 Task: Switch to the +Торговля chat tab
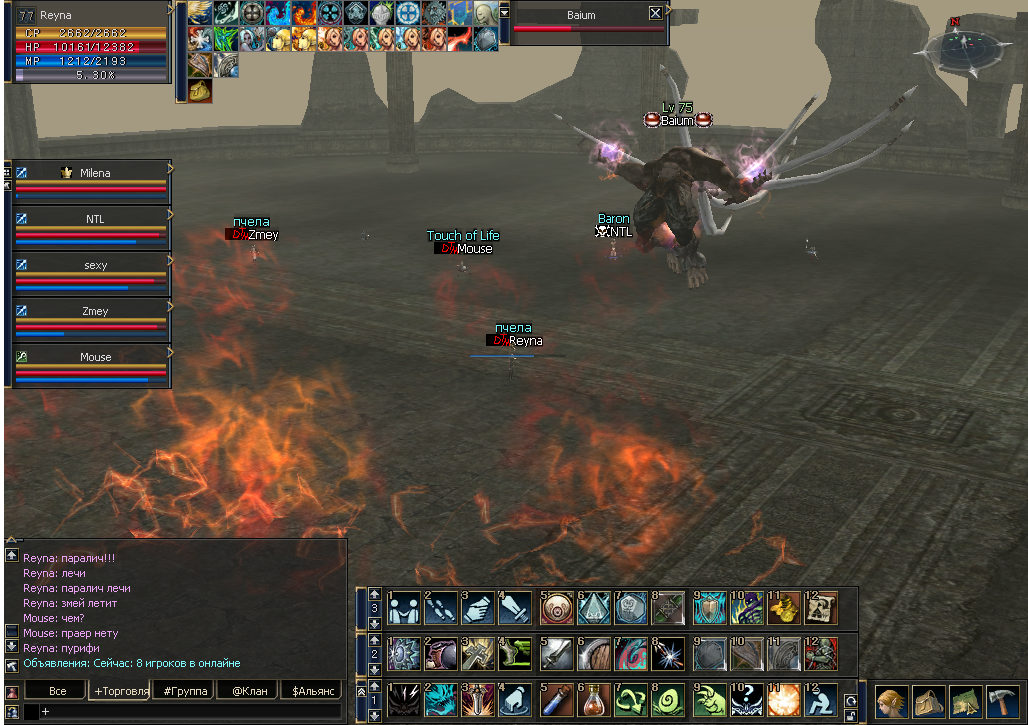pos(121,691)
